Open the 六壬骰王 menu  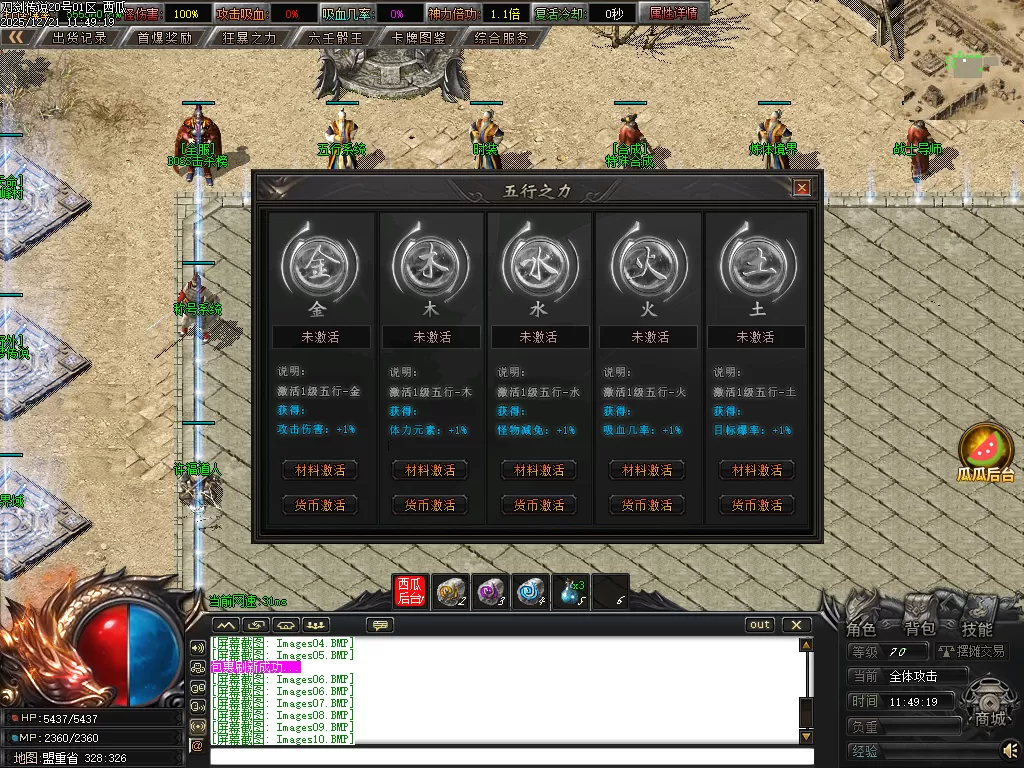pyautogui.click(x=334, y=38)
